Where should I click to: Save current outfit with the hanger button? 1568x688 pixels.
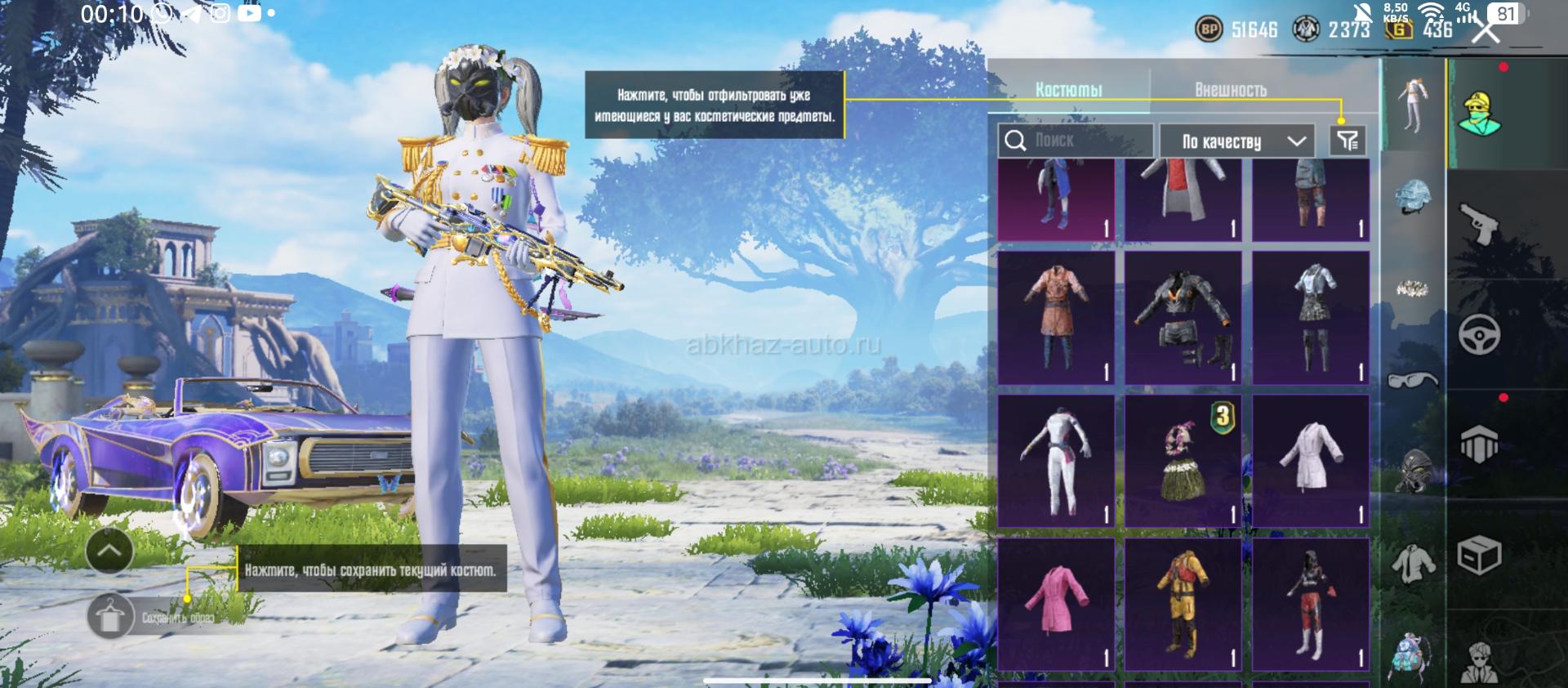(109, 617)
